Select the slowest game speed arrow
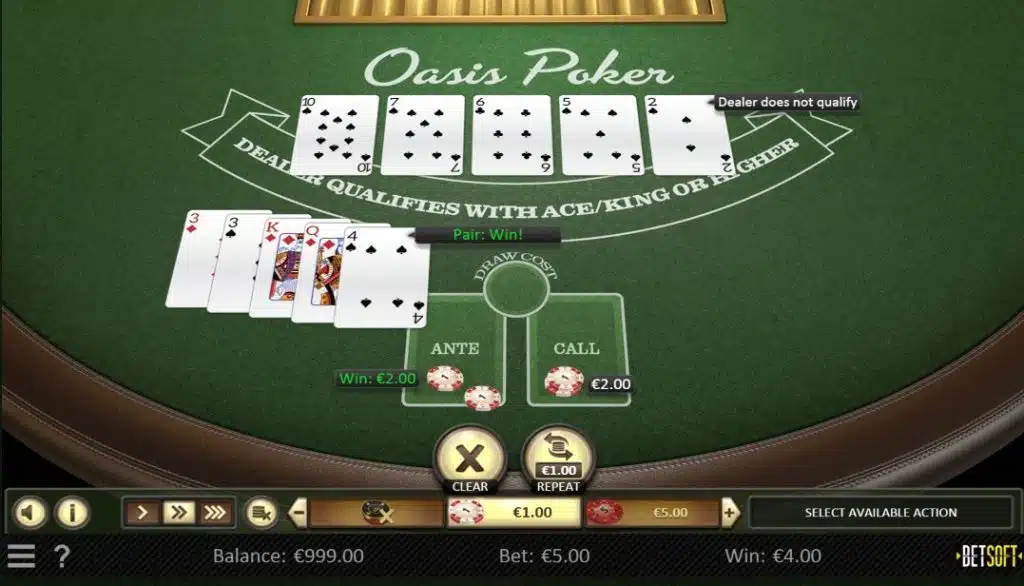 tap(142, 513)
